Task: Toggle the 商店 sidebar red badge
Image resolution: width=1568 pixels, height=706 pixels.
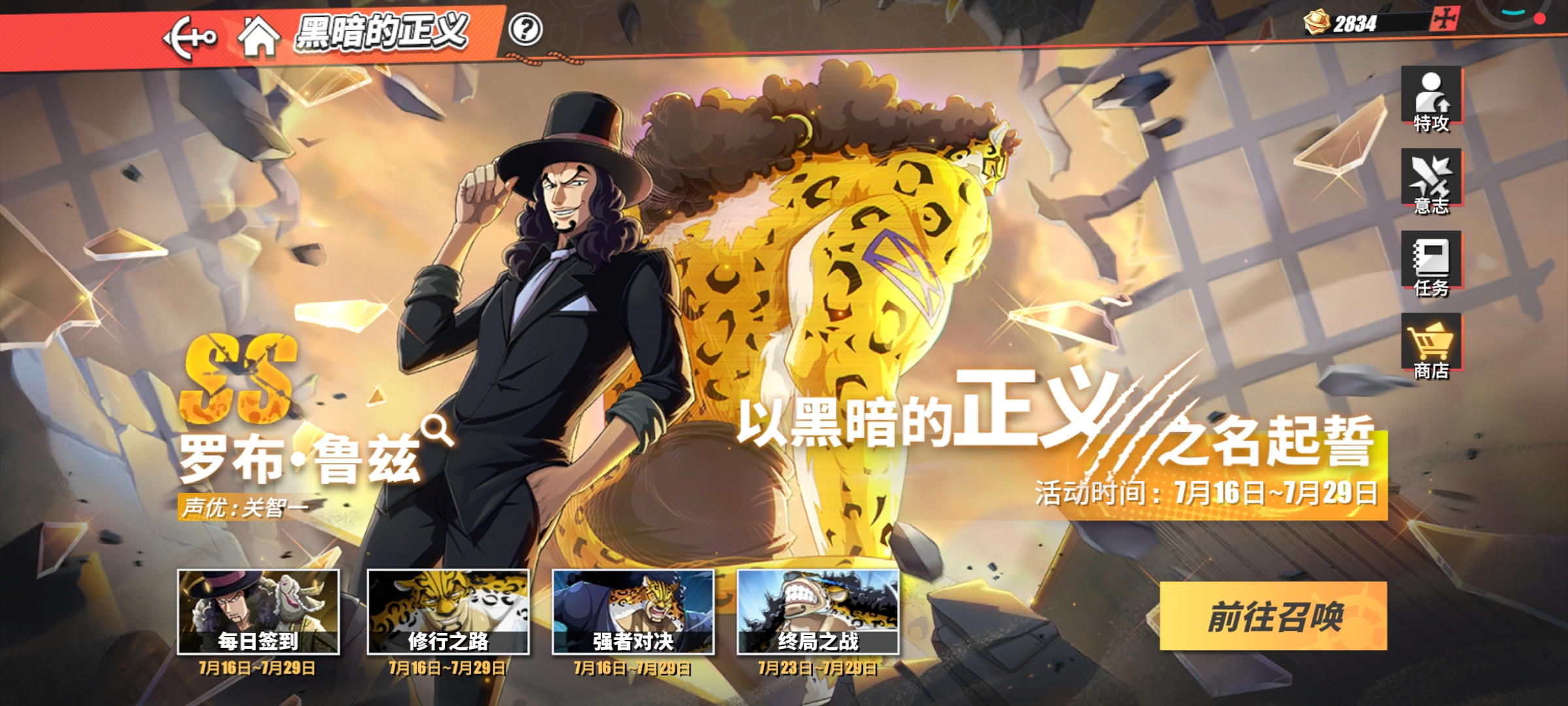Action: pos(1463,342)
